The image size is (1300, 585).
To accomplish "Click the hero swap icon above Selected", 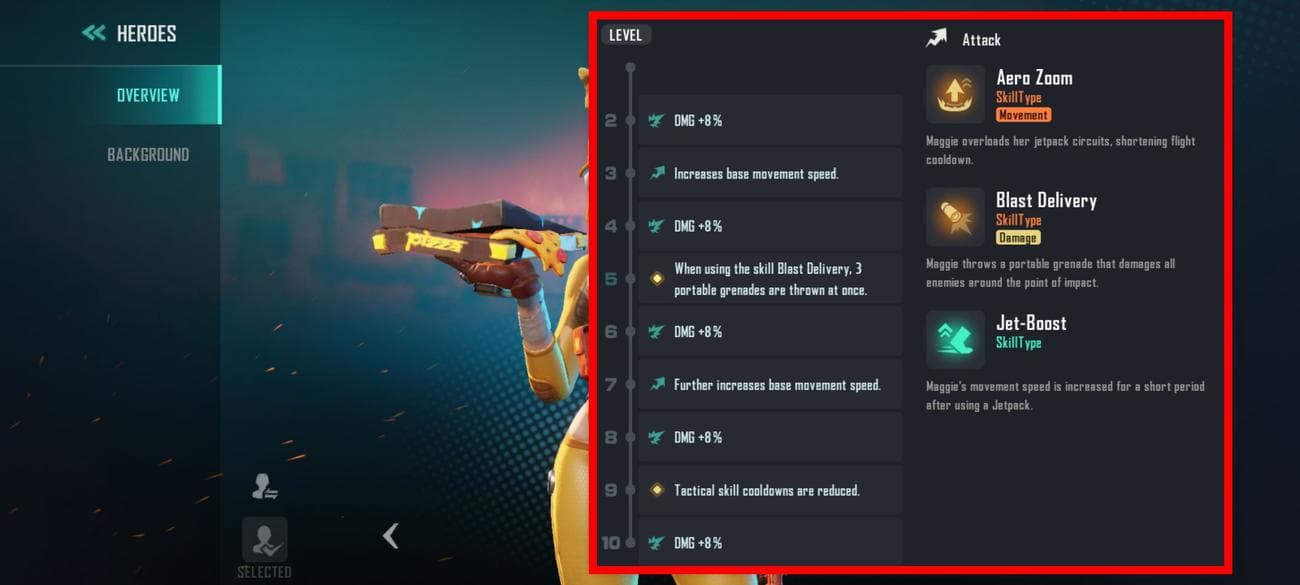I will (264, 487).
